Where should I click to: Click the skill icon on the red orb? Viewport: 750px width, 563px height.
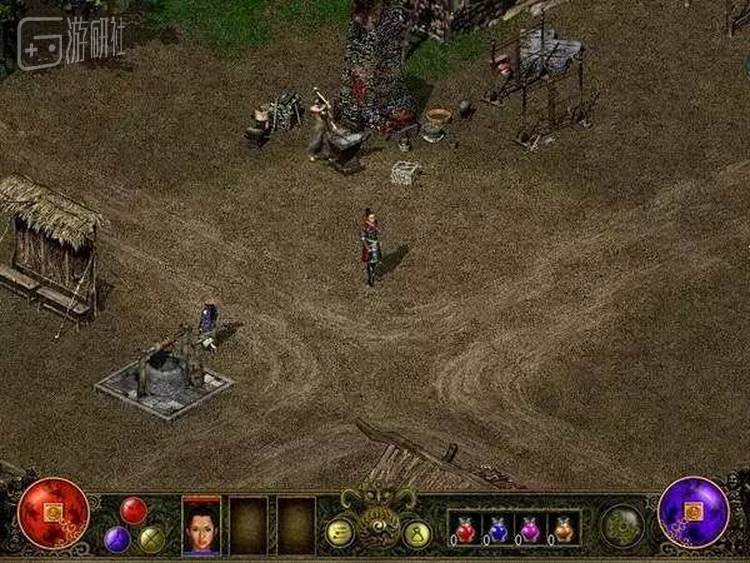[x=55, y=512]
